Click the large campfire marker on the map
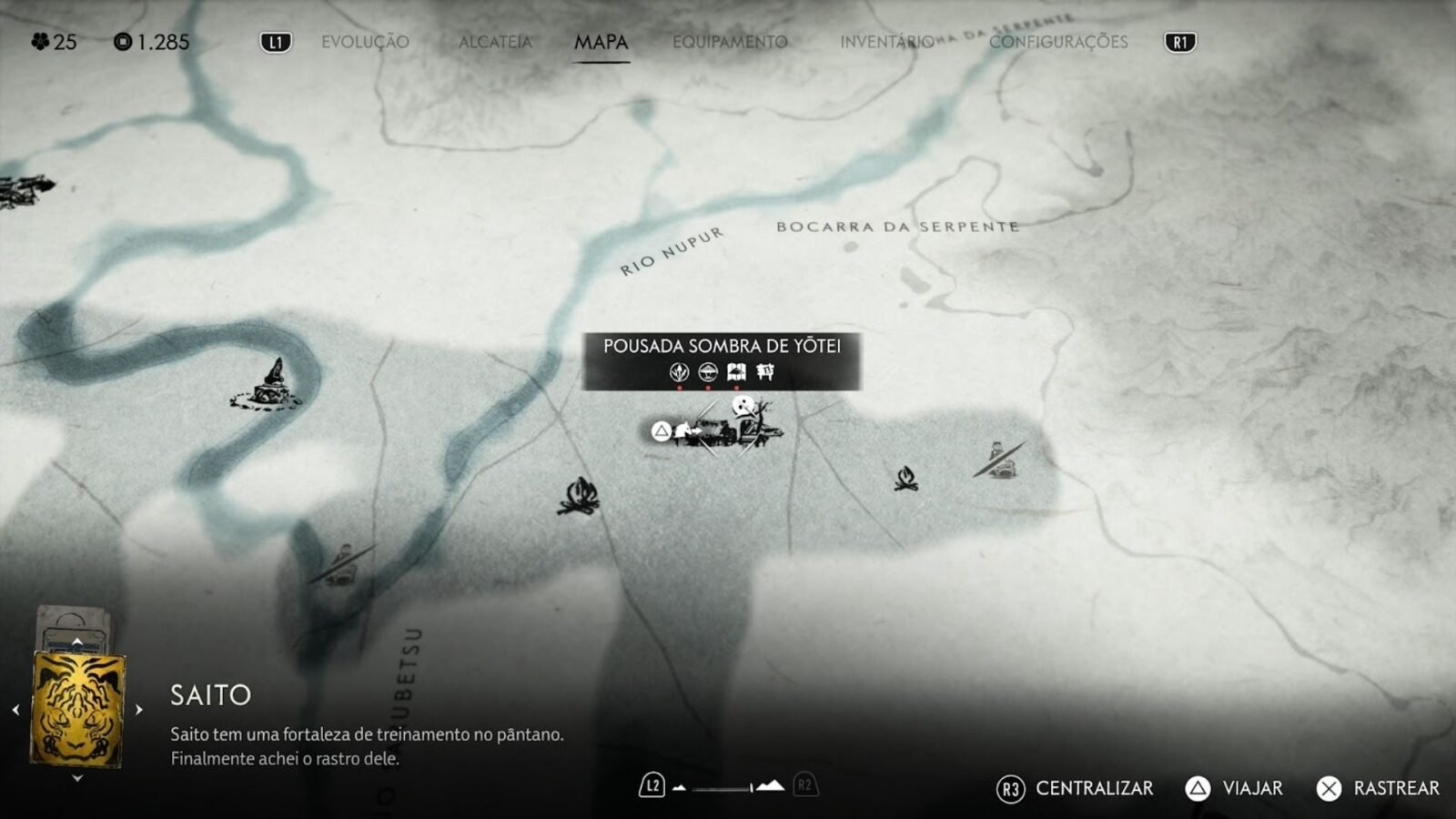The image size is (1456, 819). (579, 497)
